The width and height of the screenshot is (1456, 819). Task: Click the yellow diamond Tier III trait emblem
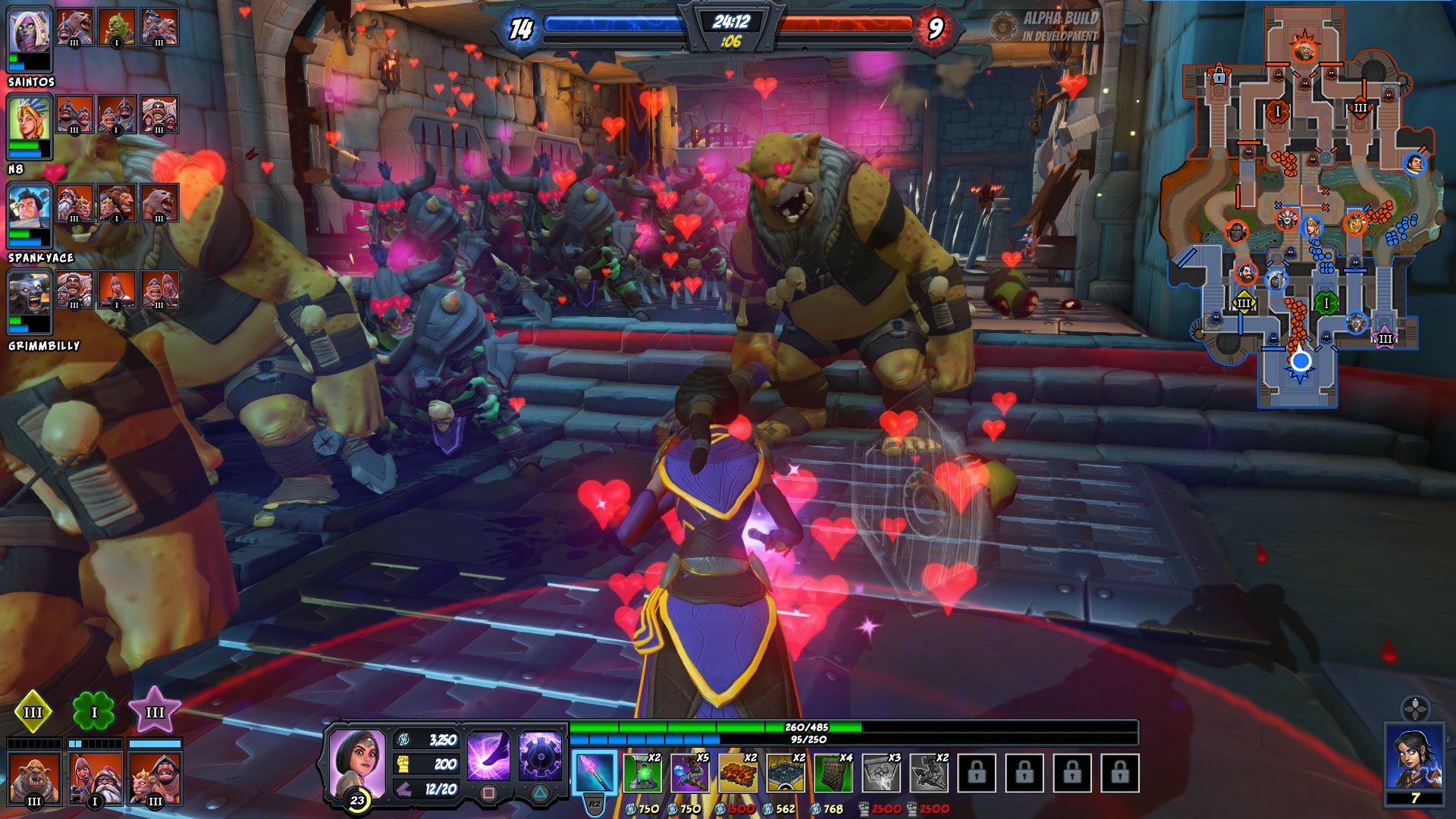coord(33,711)
